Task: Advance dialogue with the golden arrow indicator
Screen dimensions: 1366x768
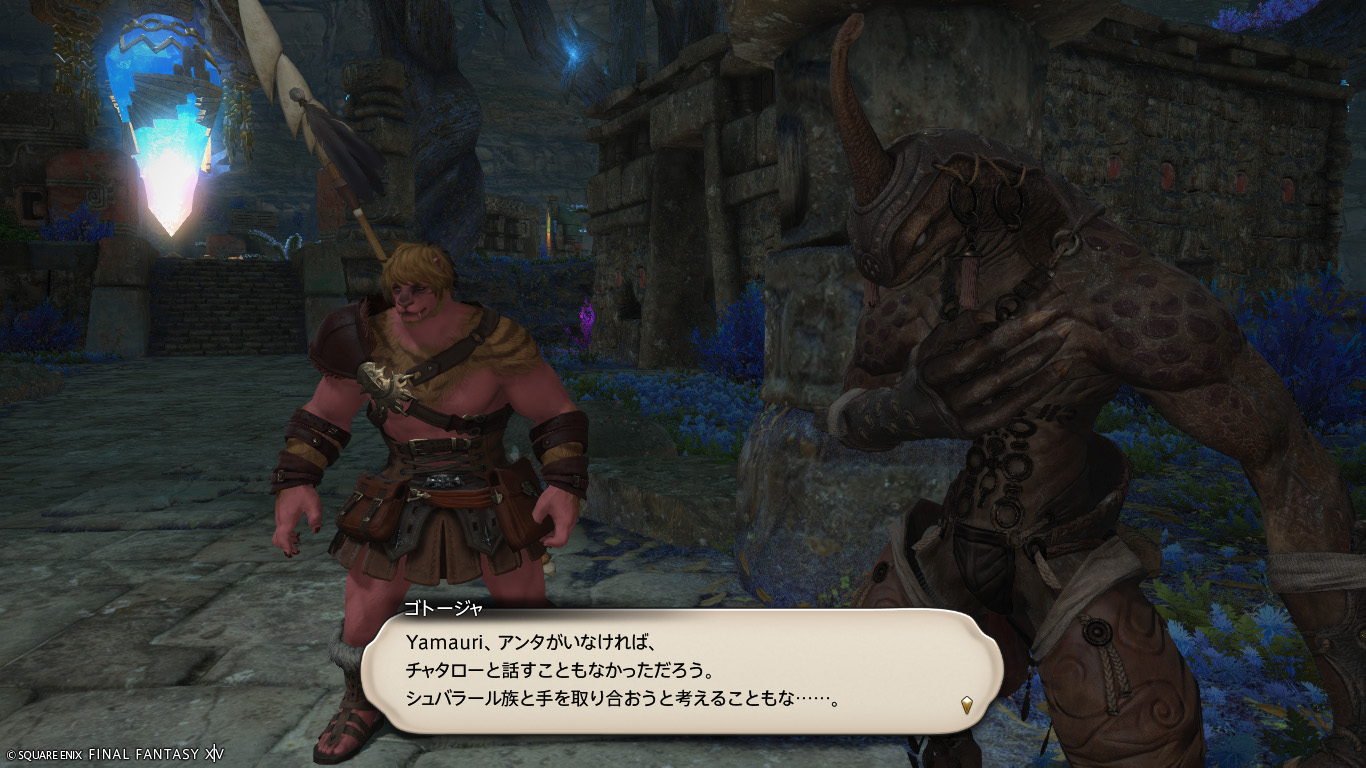Action: (x=966, y=704)
